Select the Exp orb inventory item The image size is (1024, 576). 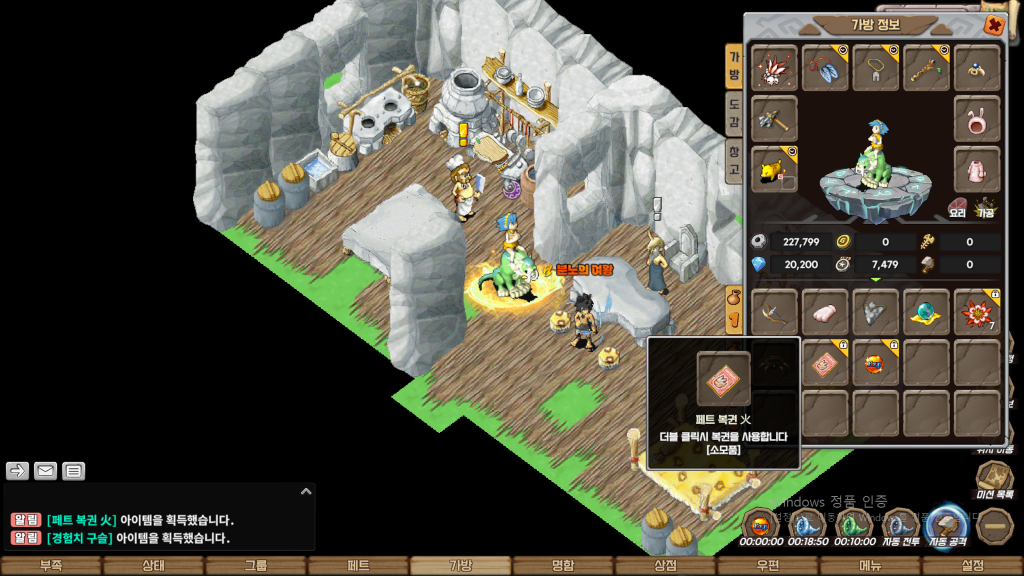pos(875,363)
